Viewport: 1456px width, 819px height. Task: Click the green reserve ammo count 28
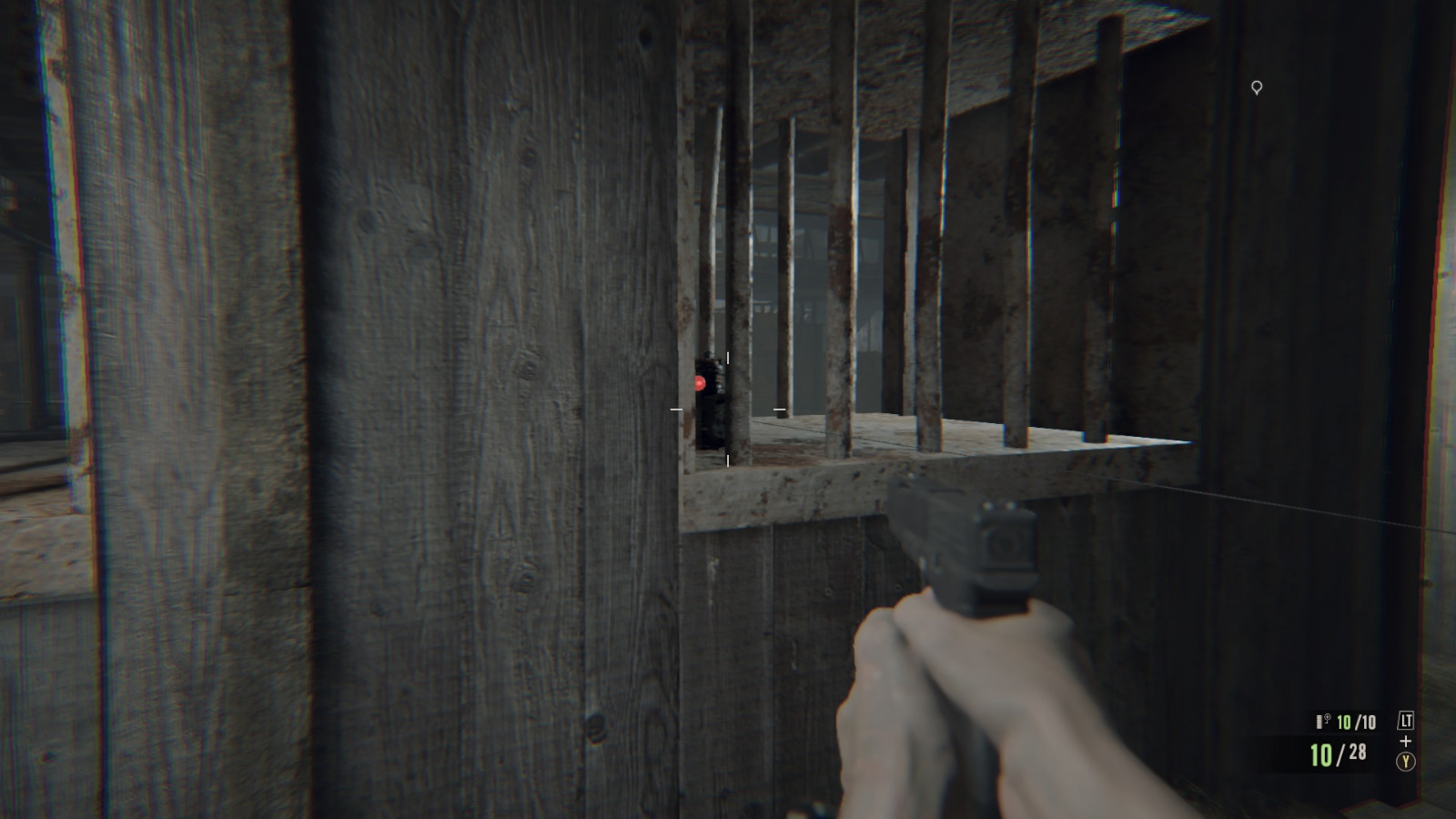click(x=1355, y=753)
